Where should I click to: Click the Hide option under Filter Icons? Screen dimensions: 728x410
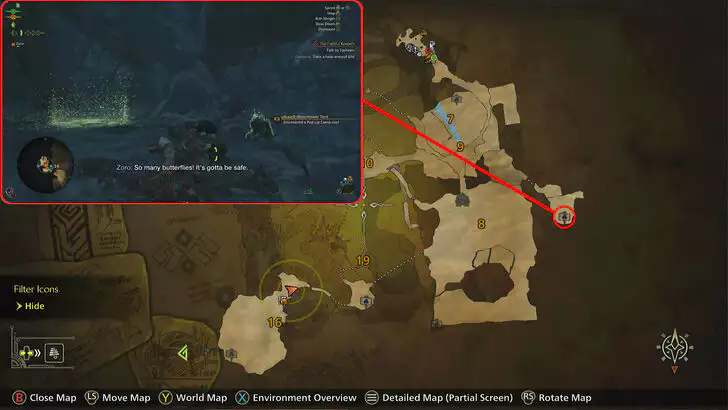pyautogui.click(x=34, y=306)
